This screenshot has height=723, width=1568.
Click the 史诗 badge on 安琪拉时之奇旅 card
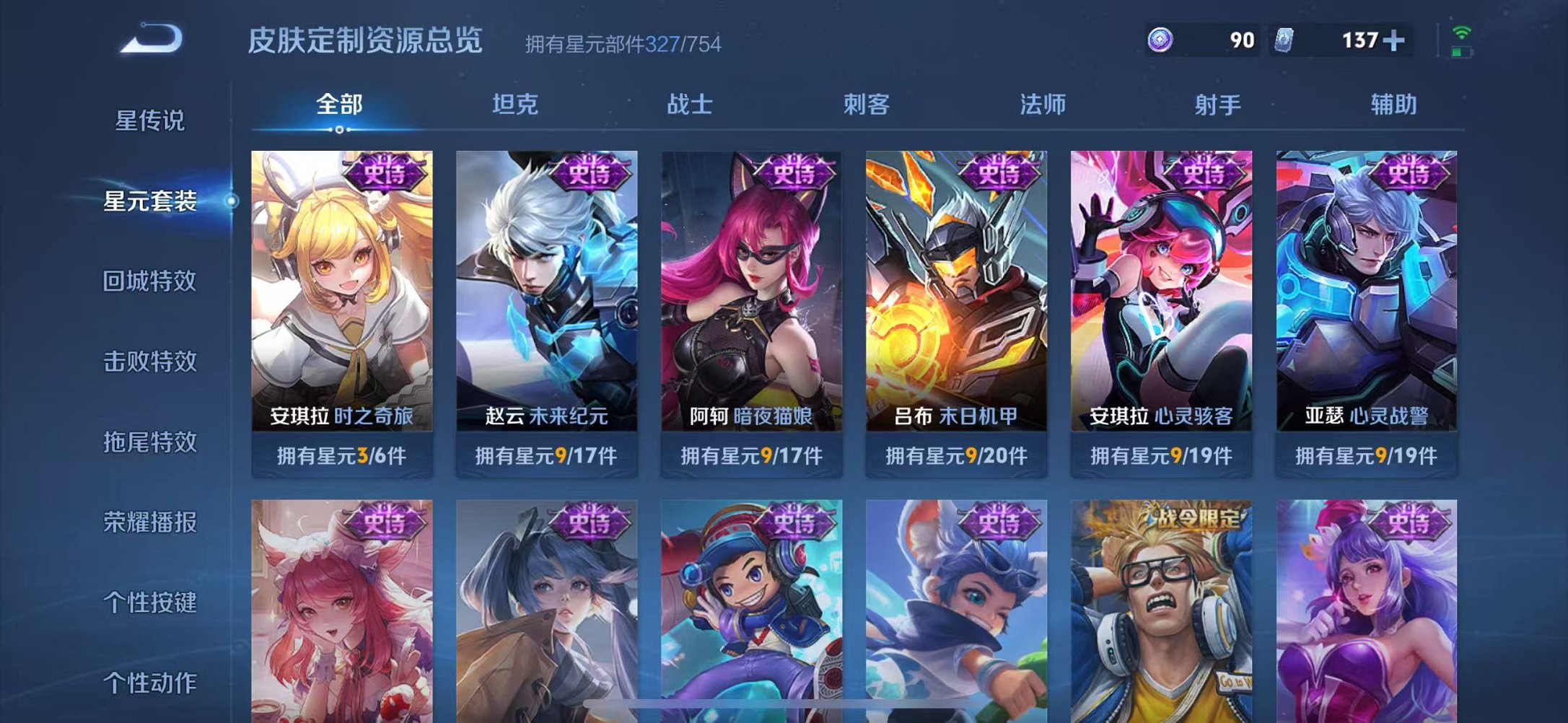tap(387, 172)
